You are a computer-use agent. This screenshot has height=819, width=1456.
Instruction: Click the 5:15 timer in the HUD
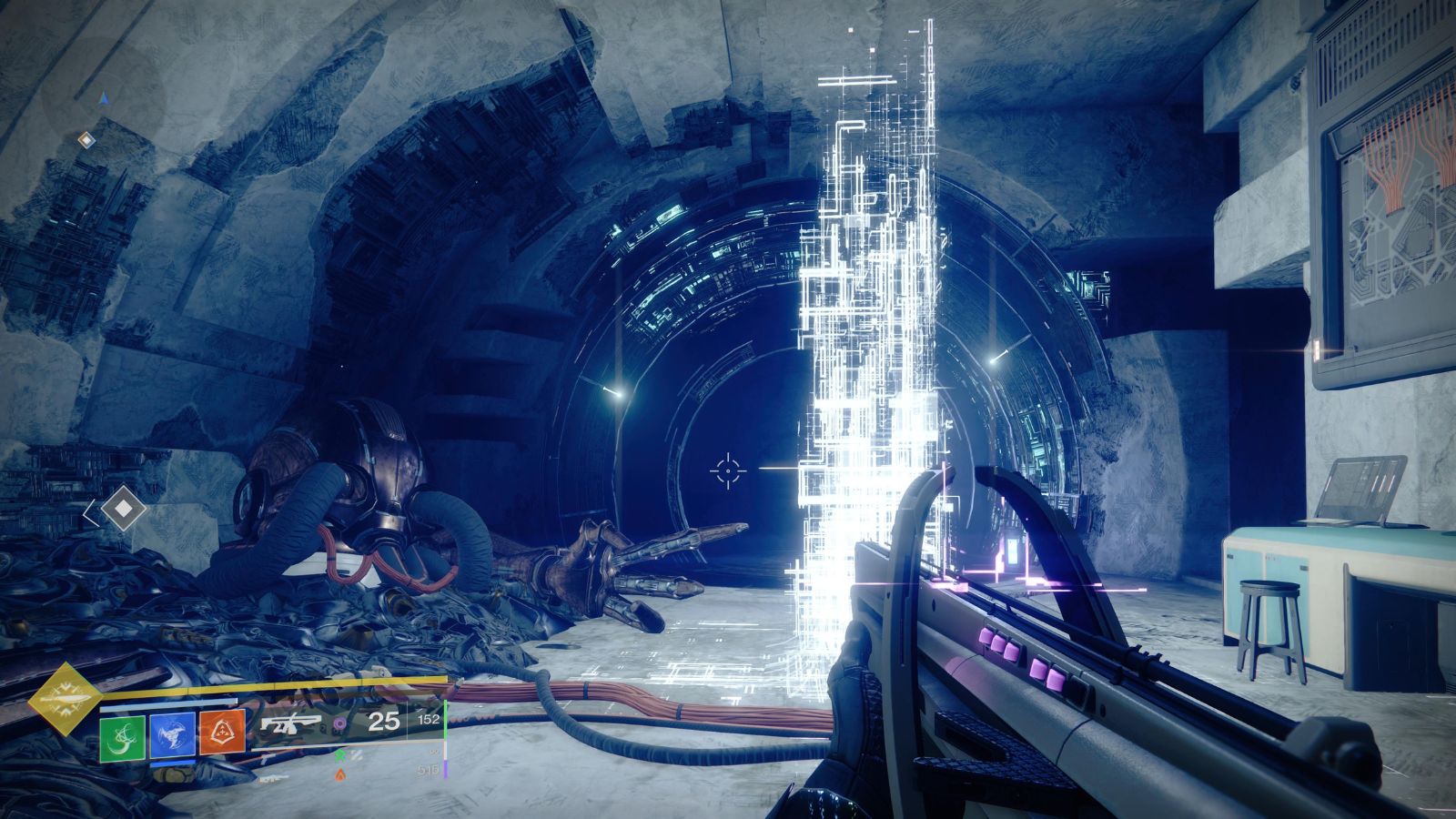click(x=430, y=769)
